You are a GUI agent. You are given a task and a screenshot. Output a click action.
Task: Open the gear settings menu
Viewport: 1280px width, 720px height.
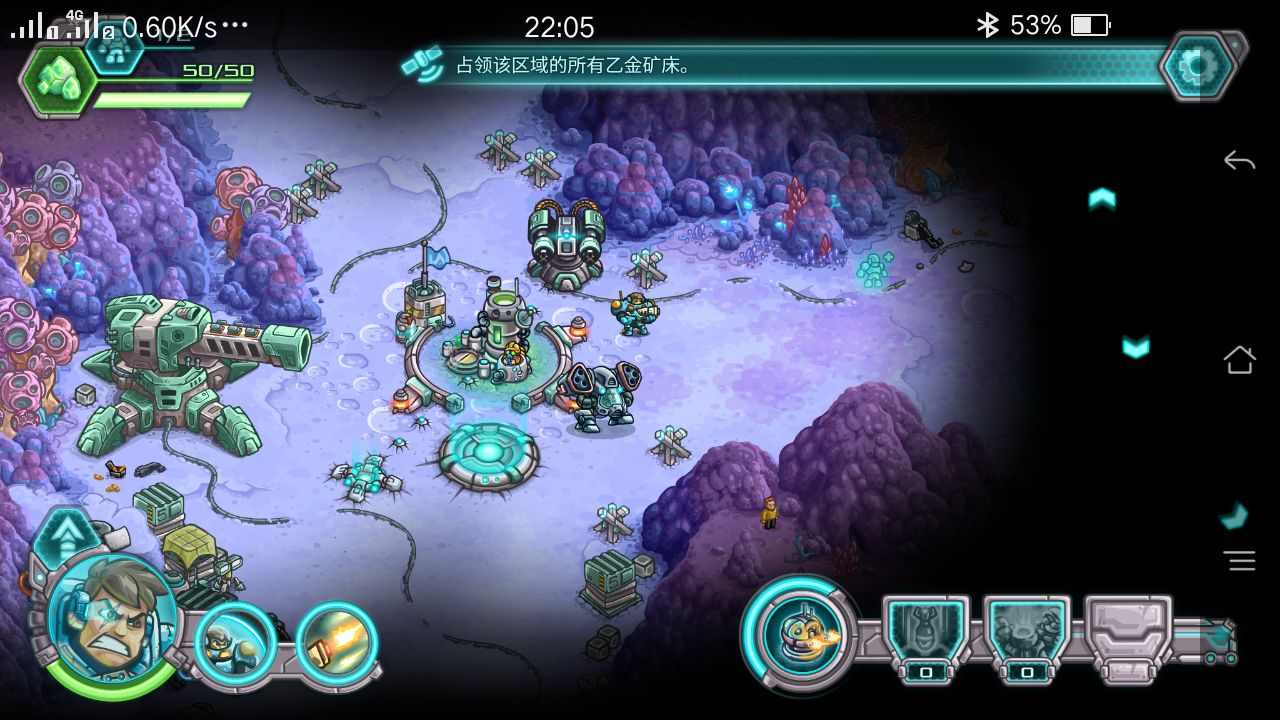[1197, 66]
